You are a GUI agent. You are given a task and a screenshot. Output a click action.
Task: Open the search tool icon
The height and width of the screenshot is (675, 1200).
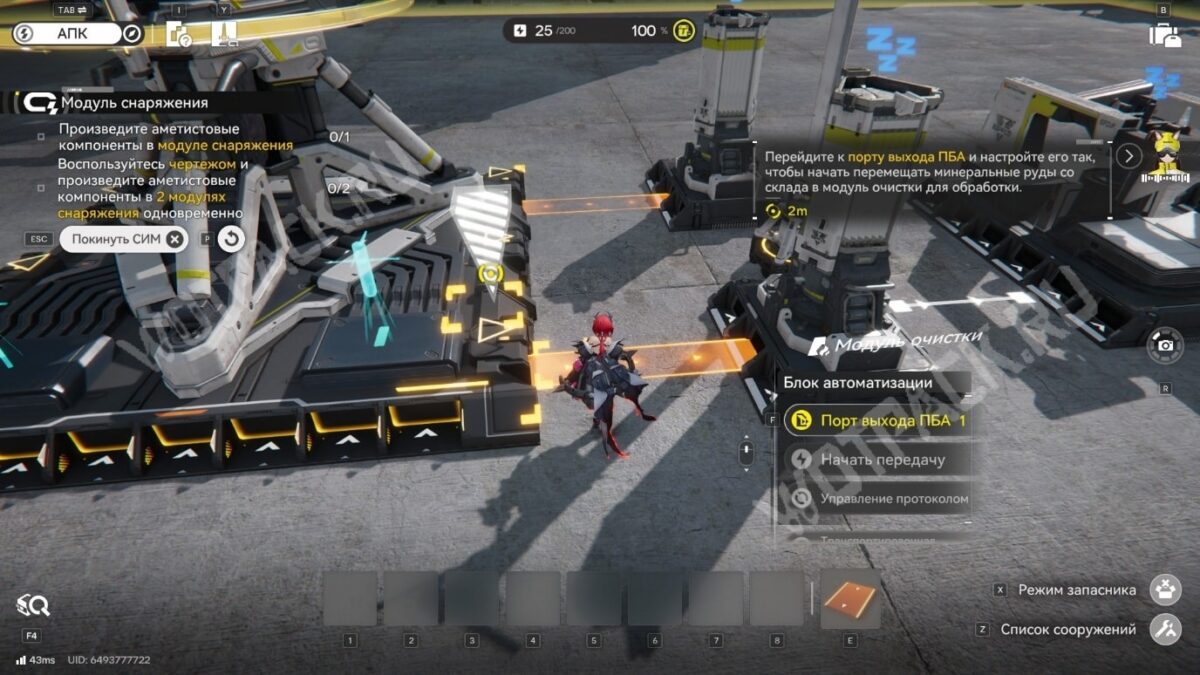click(32, 604)
